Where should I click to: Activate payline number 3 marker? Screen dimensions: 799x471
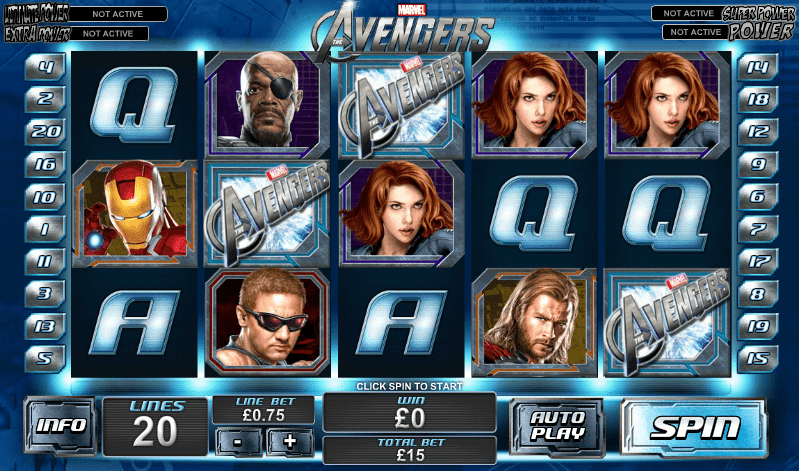click(45, 294)
